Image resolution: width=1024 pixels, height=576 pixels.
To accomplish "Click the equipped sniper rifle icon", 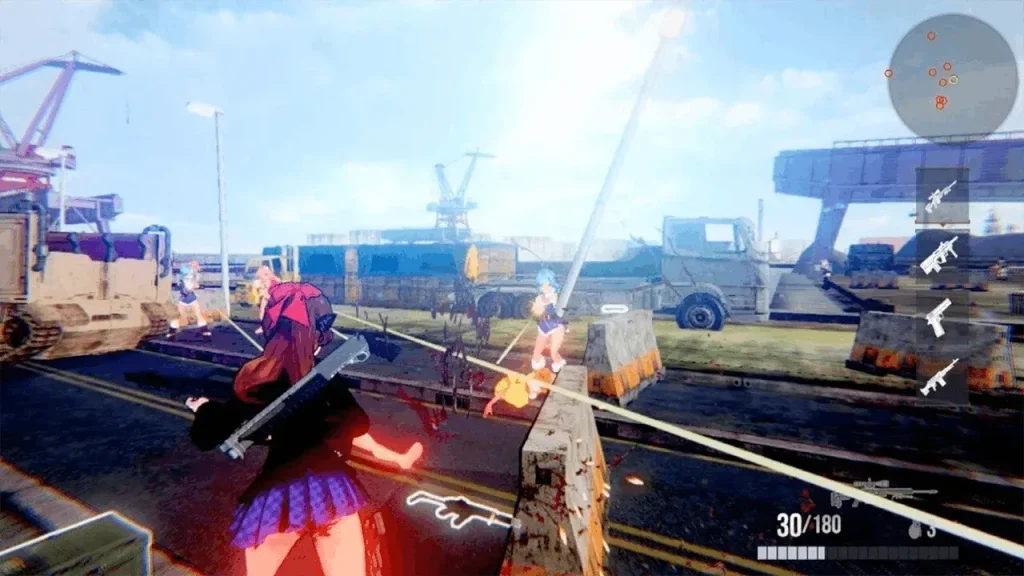I will [x=885, y=492].
